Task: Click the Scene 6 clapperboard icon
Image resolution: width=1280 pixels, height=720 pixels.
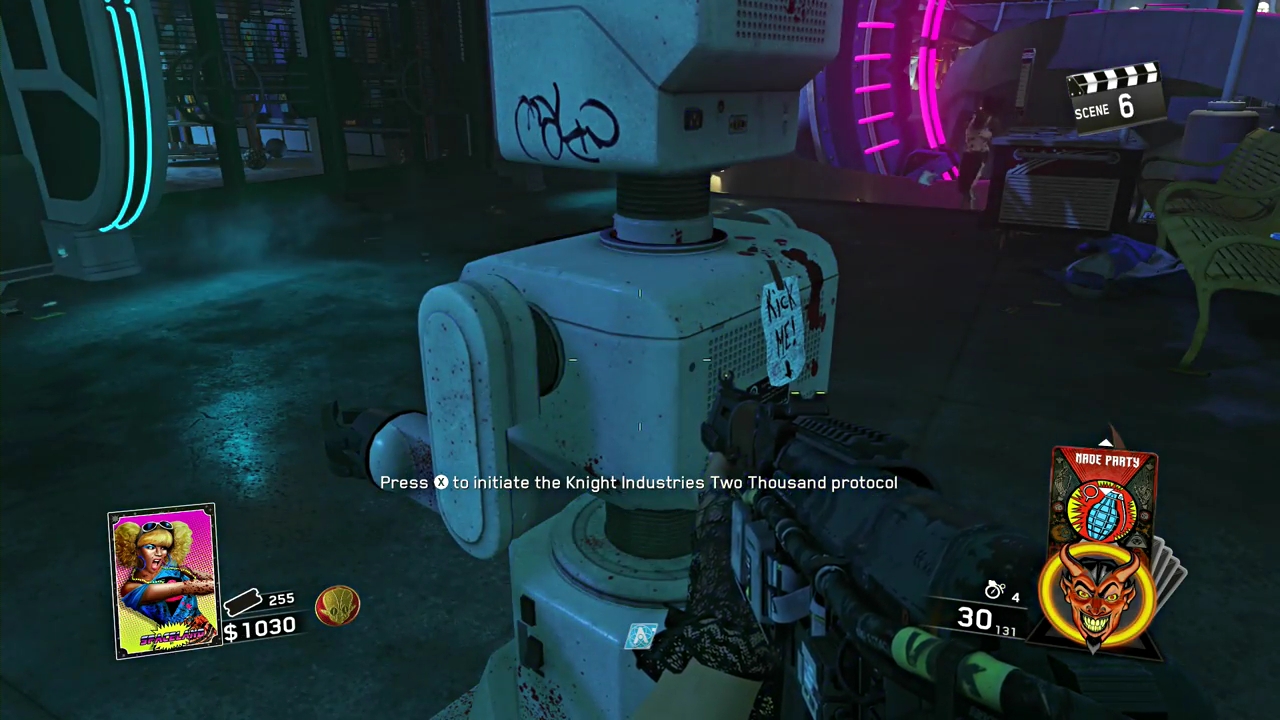Action: (1114, 94)
